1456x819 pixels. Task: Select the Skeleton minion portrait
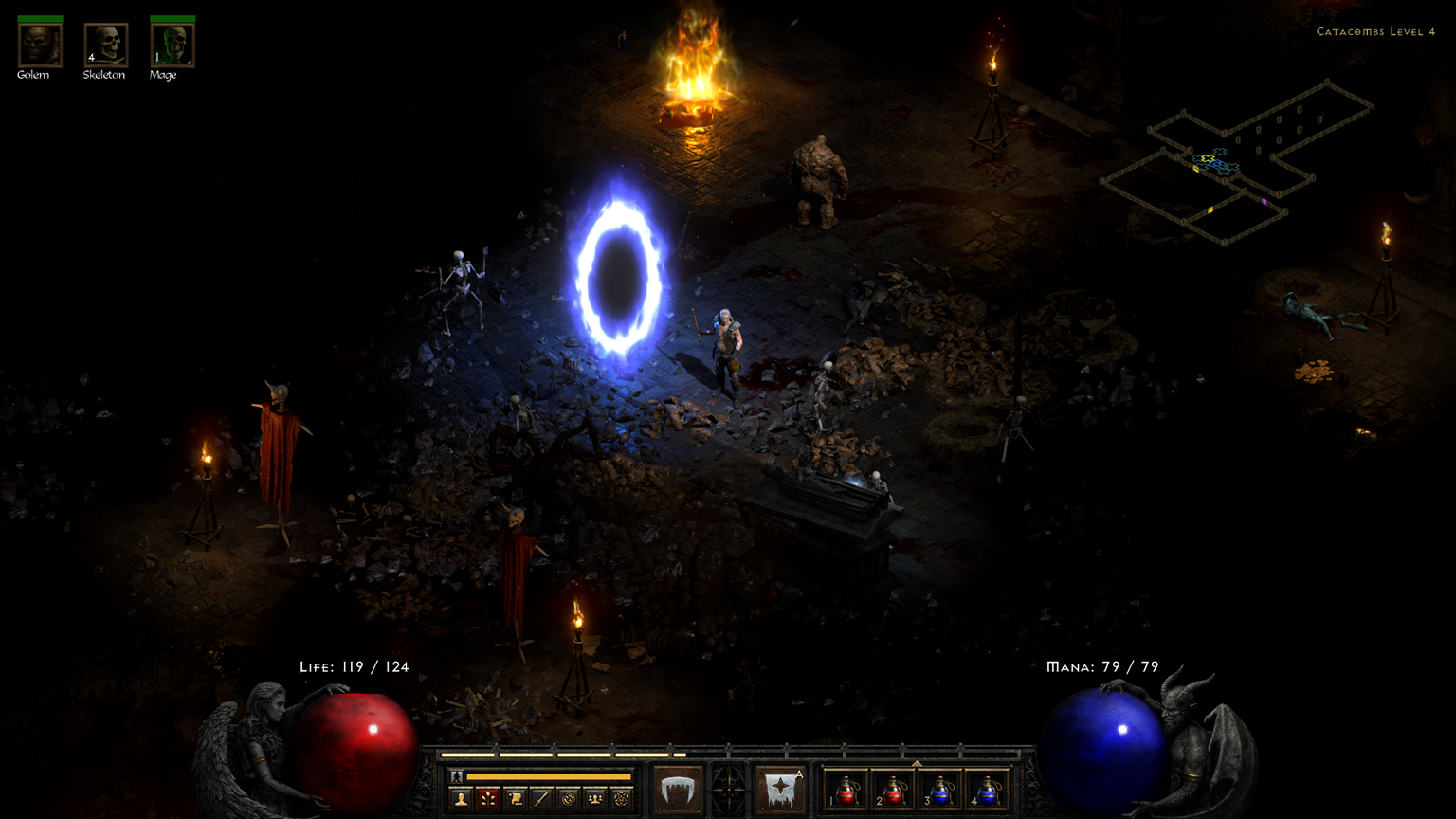click(x=106, y=45)
